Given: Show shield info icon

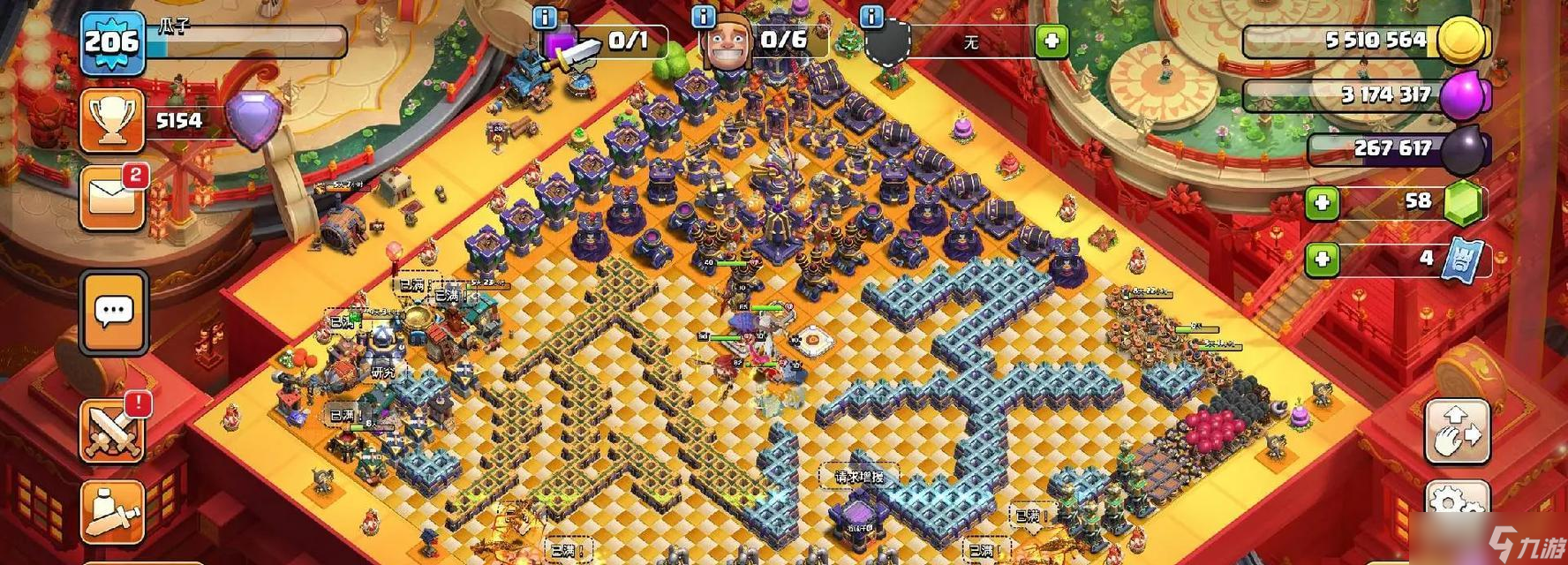Looking at the screenshot, I should (871, 16).
